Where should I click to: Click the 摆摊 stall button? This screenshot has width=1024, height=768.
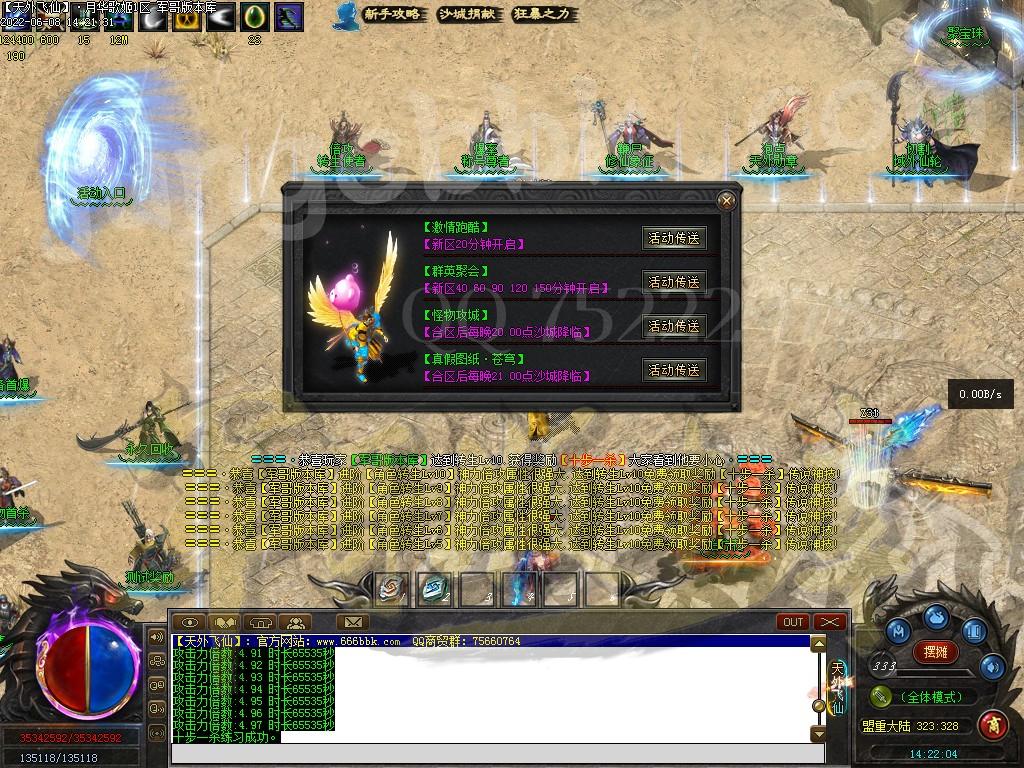coord(935,653)
